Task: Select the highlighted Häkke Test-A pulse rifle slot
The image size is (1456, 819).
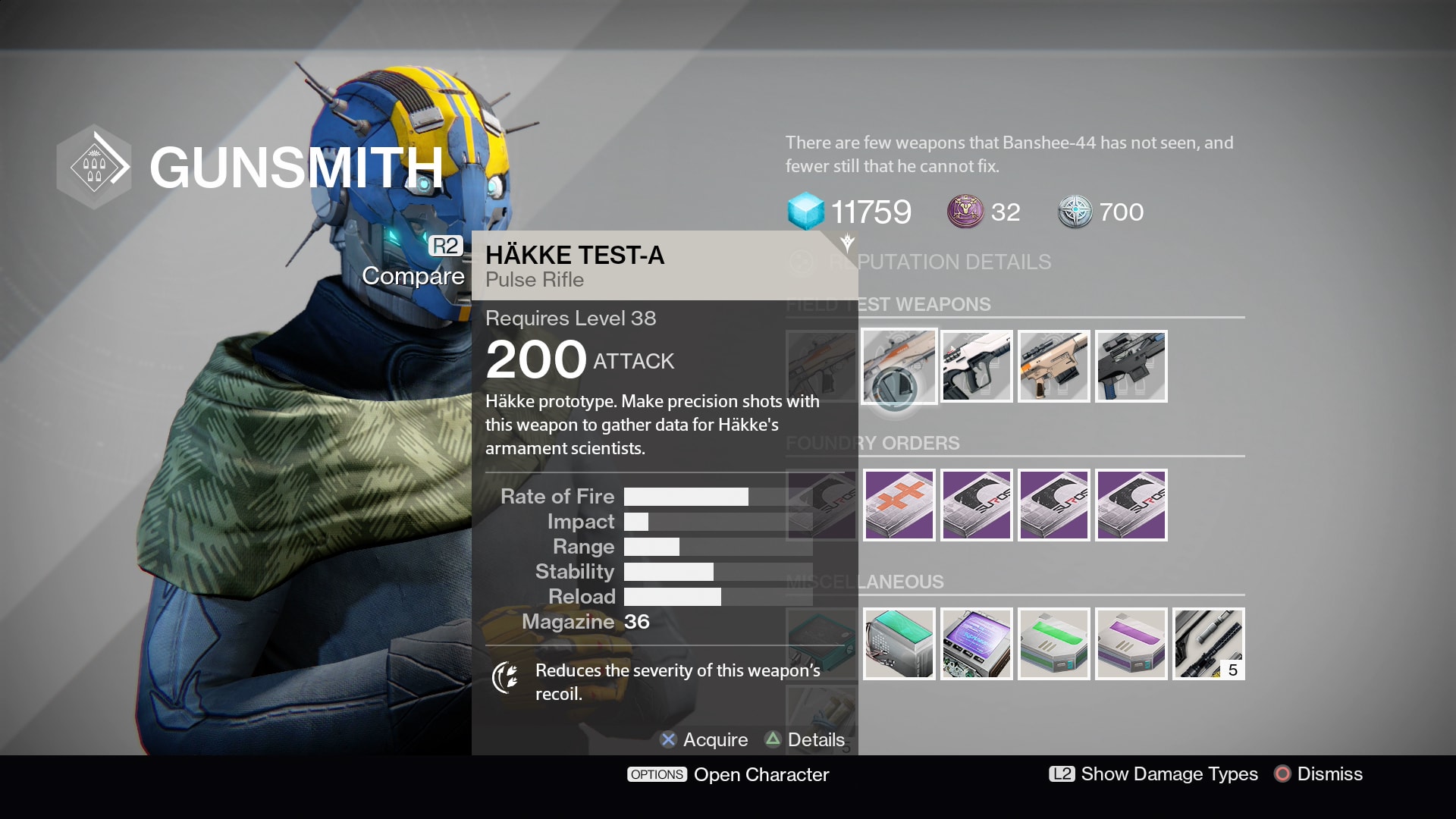Action: (899, 366)
